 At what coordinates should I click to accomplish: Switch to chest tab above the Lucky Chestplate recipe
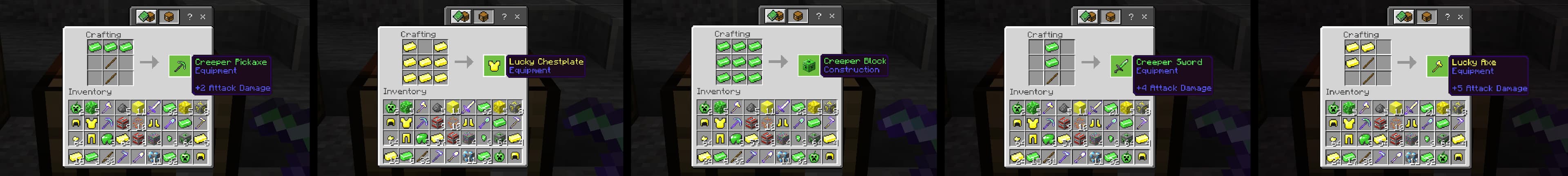point(483,17)
